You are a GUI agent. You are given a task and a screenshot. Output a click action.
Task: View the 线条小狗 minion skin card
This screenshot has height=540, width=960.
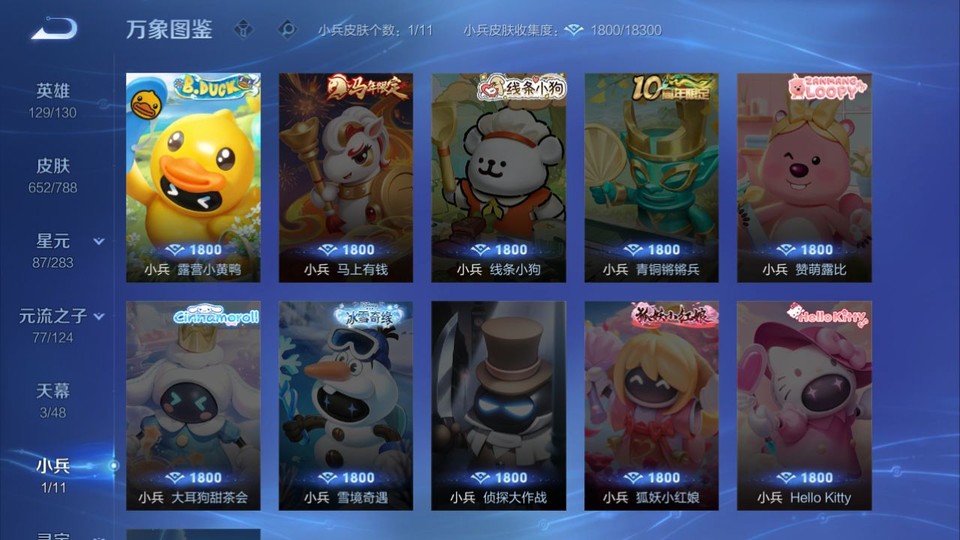tap(498, 176)
